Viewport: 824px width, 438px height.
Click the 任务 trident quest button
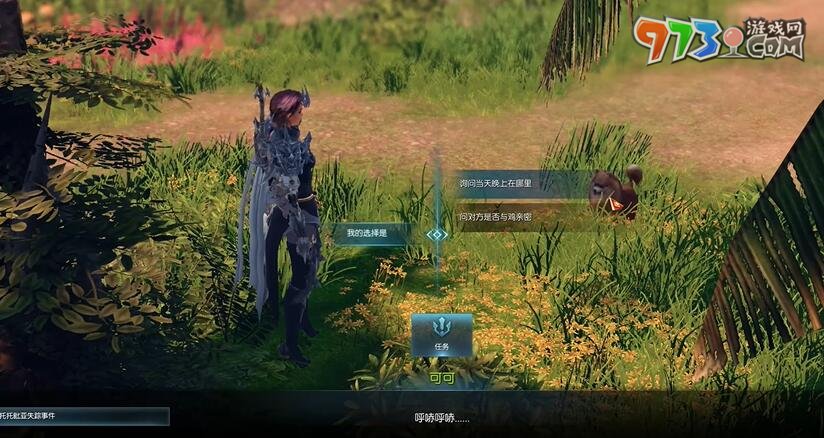(x=441, y=335)
